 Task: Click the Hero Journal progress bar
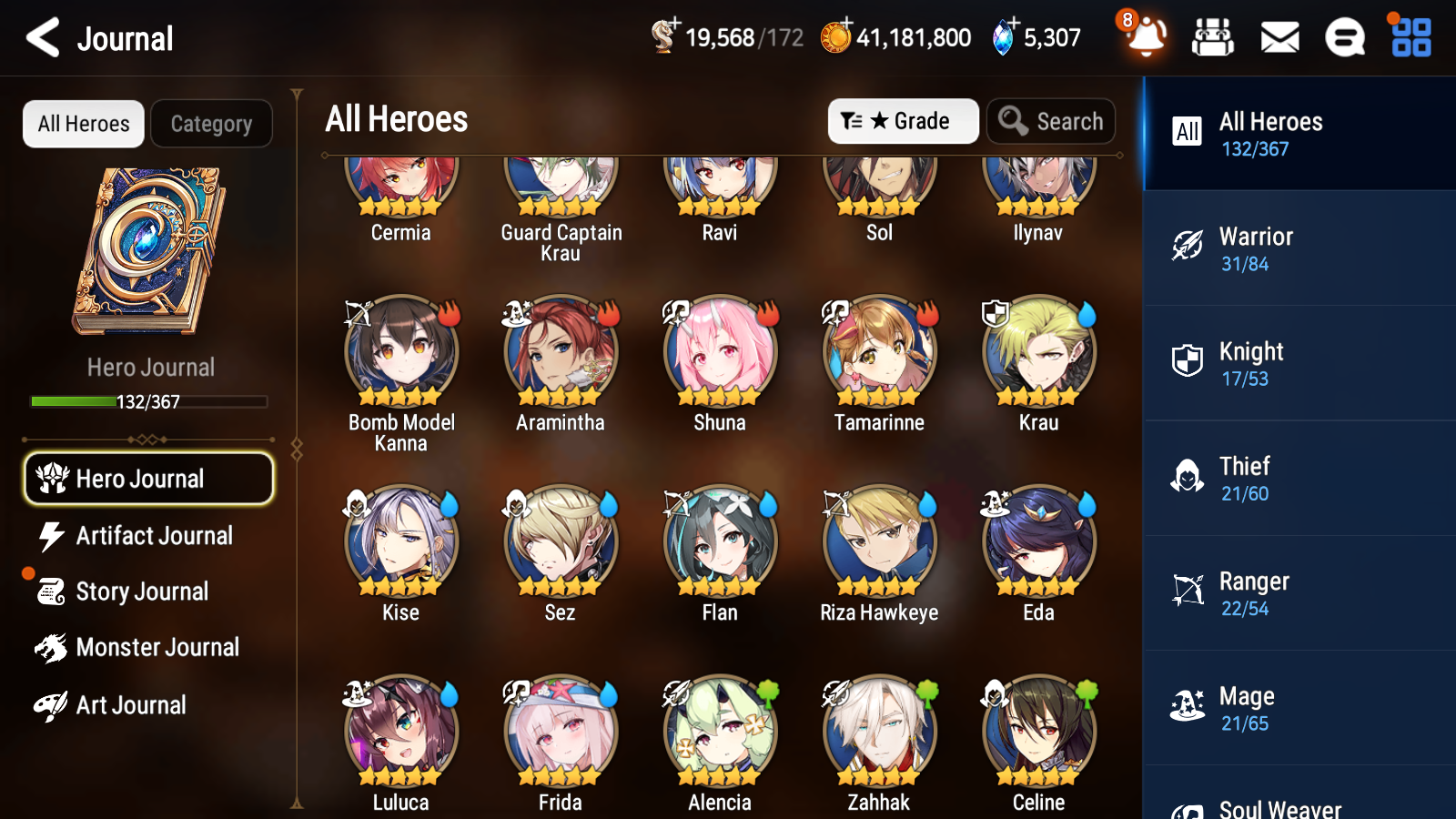(148, 400)
